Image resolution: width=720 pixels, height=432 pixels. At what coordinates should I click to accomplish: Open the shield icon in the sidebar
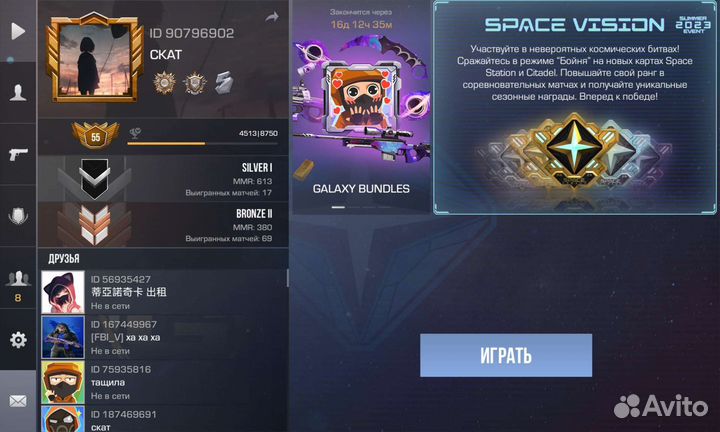18,214
